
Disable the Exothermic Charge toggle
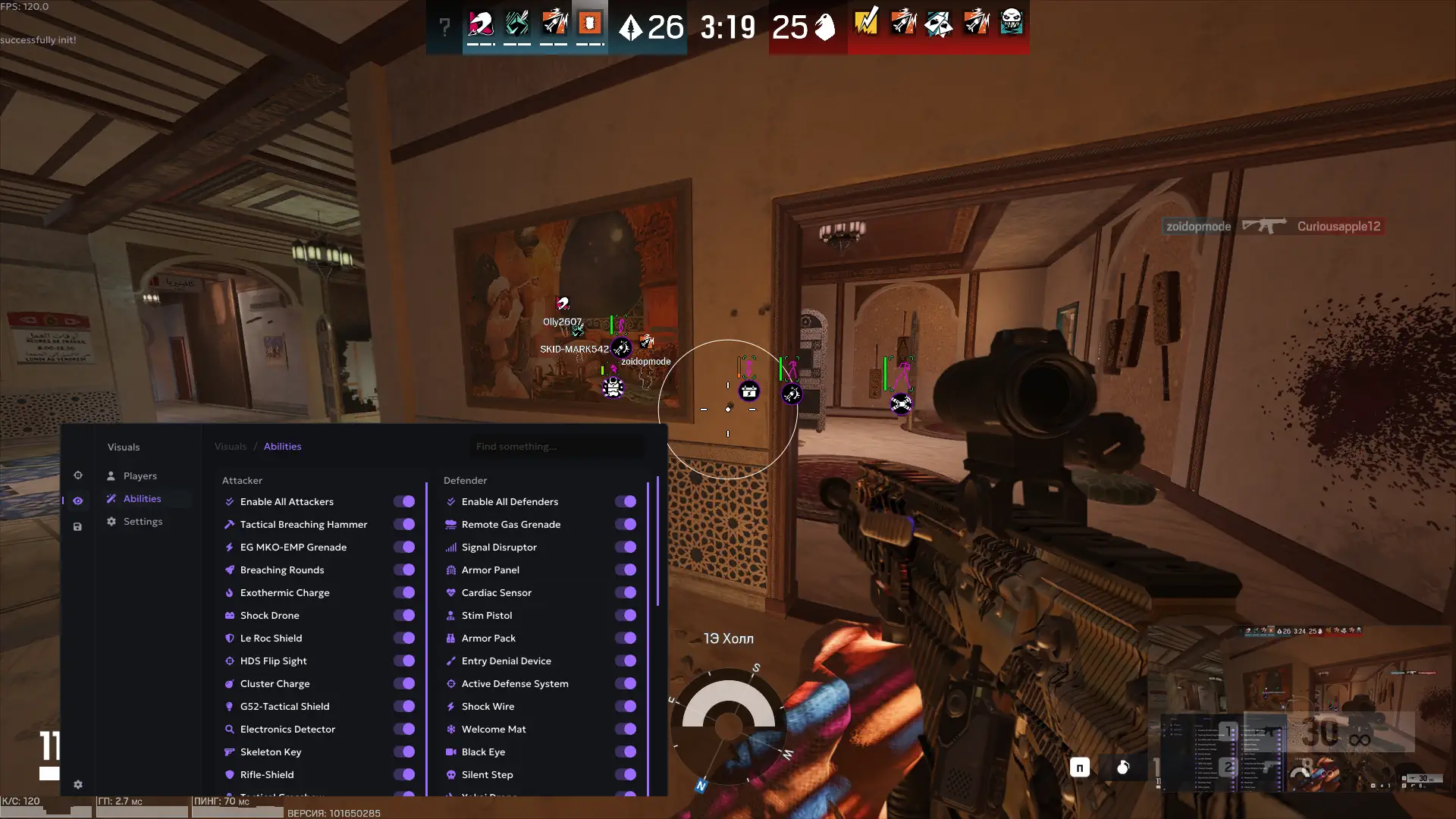404,592
